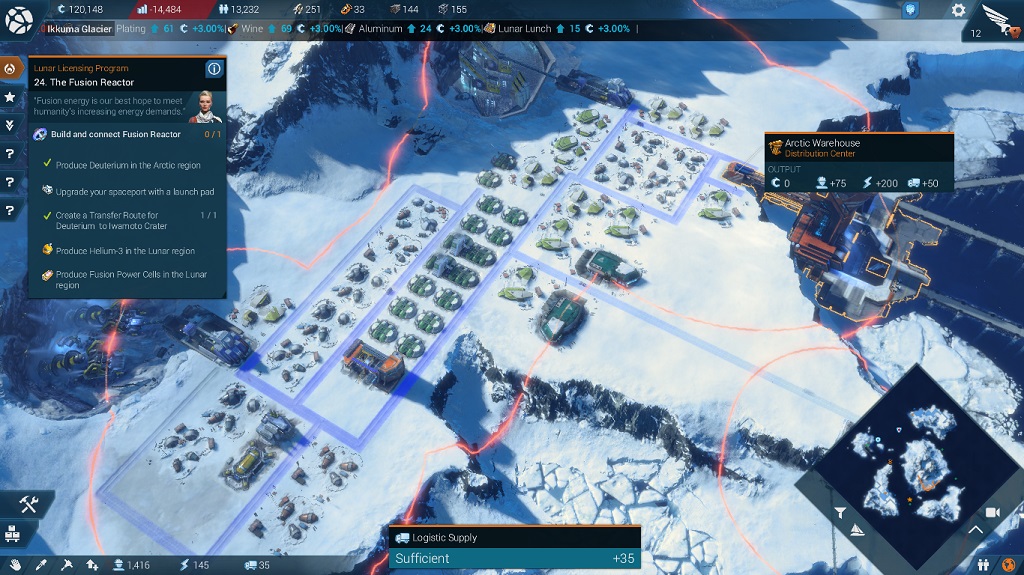Open the settings gear
Viewport: 1024px width, 575px height.
[958, 10]
